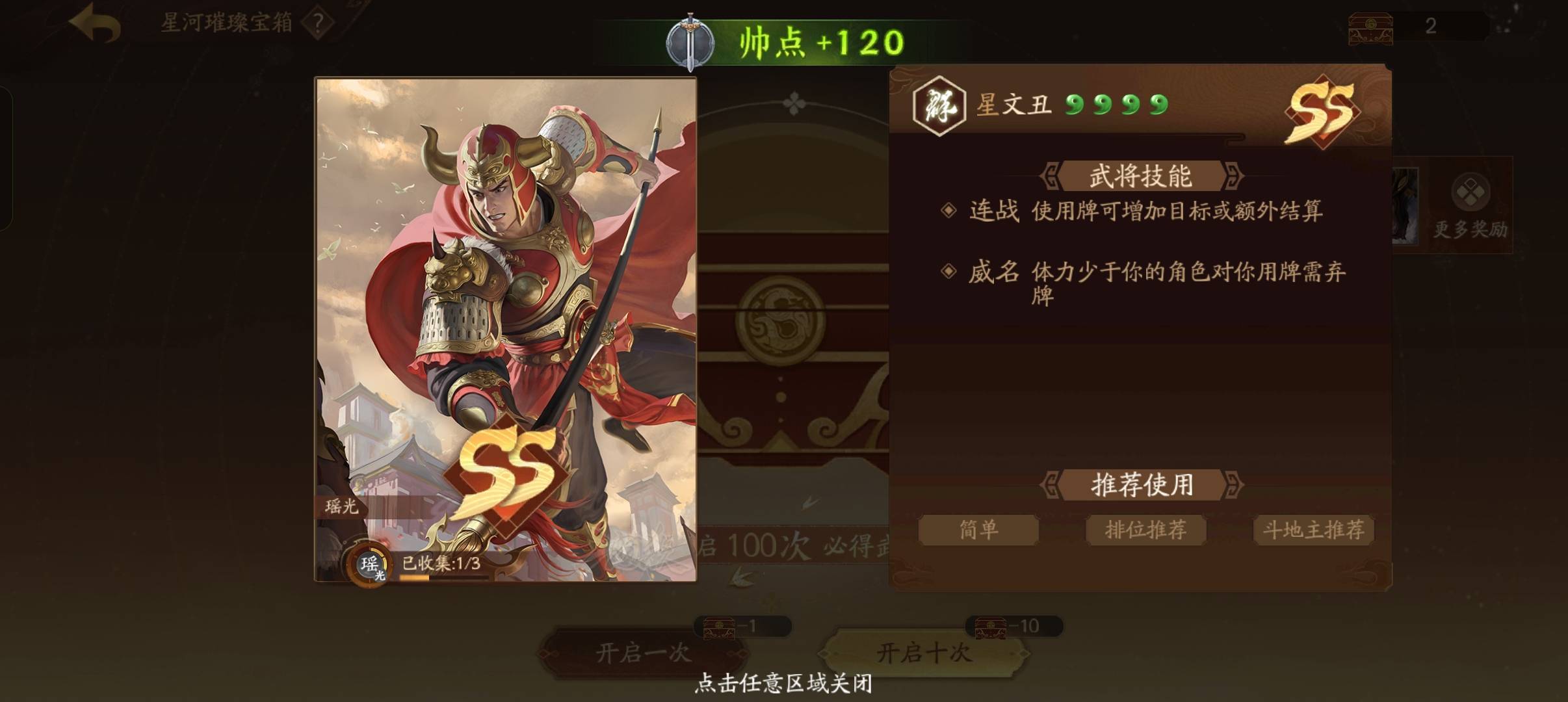This screenshot has width=1568, height=702.
Task: Click the 群 faction emblem
Action: [939, 105]
